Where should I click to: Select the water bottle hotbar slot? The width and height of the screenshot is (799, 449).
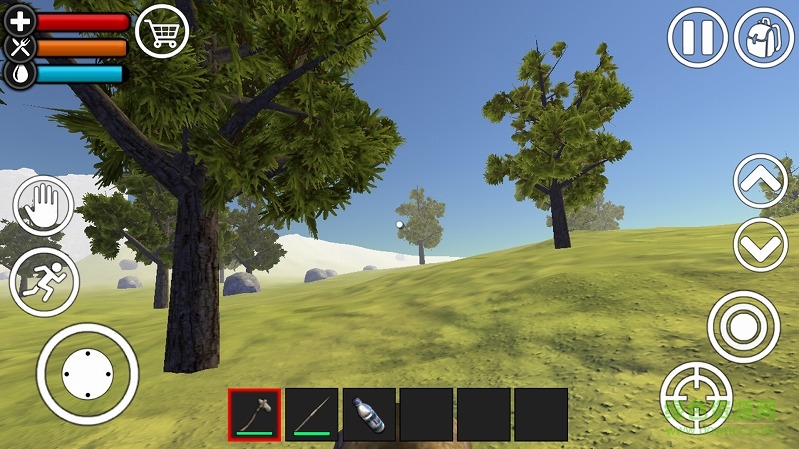tap(369, 414)
